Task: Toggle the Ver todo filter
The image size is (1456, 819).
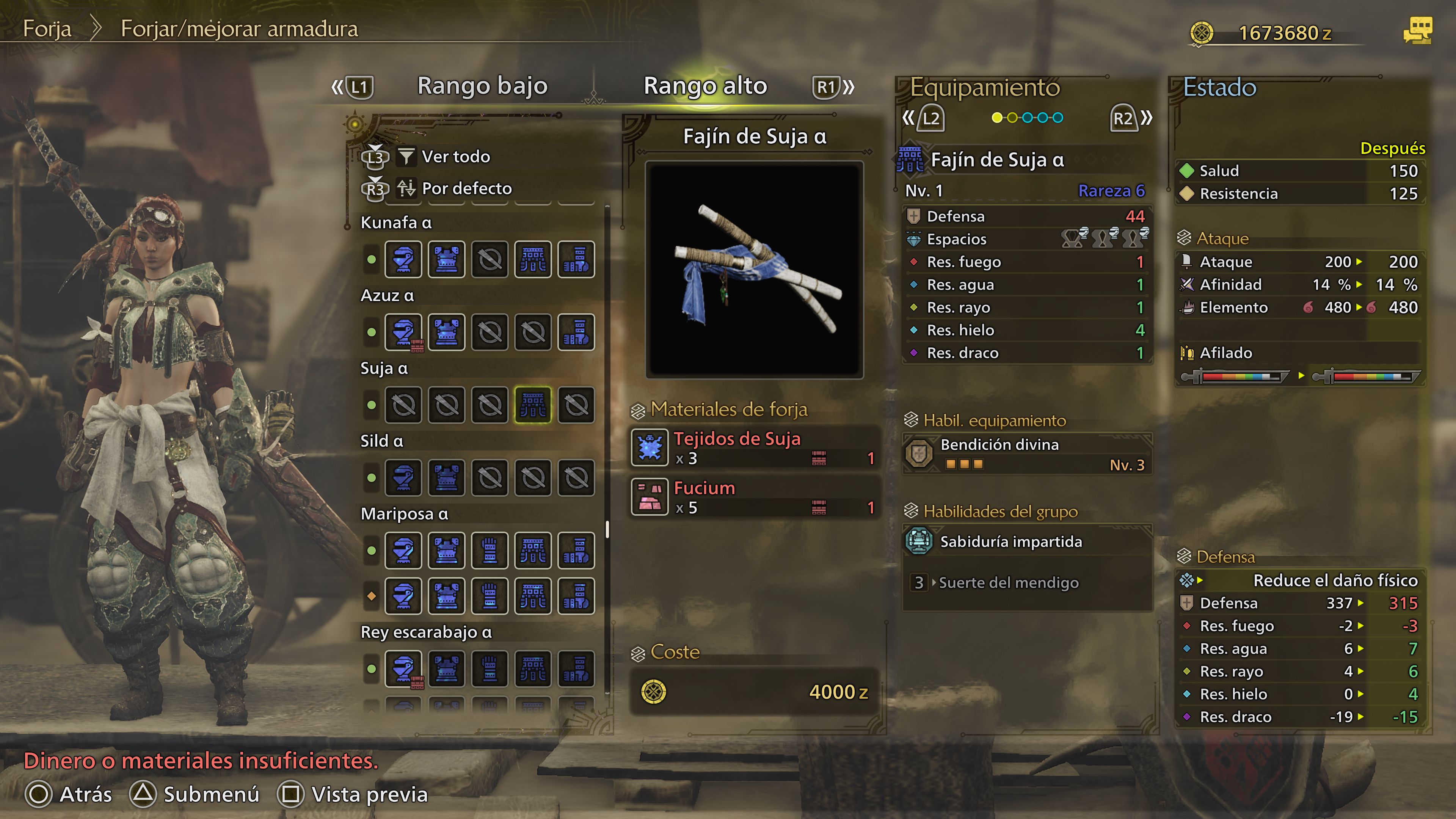Action: (455, 157)
